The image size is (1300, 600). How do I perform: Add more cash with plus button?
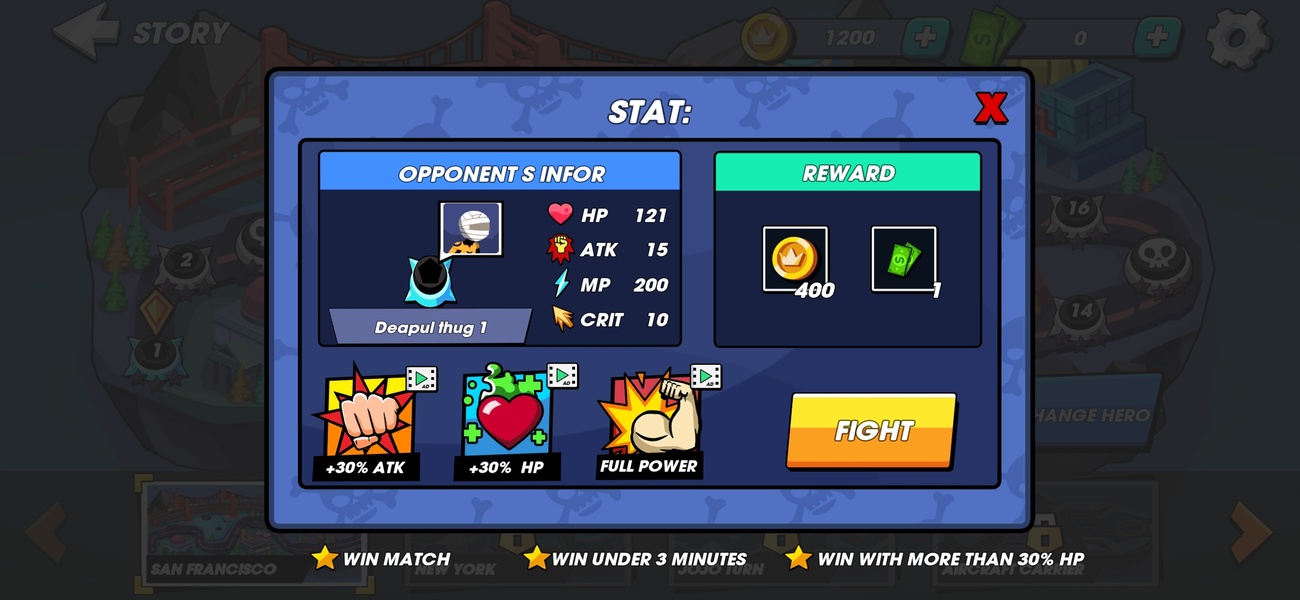click(1157, 38)
